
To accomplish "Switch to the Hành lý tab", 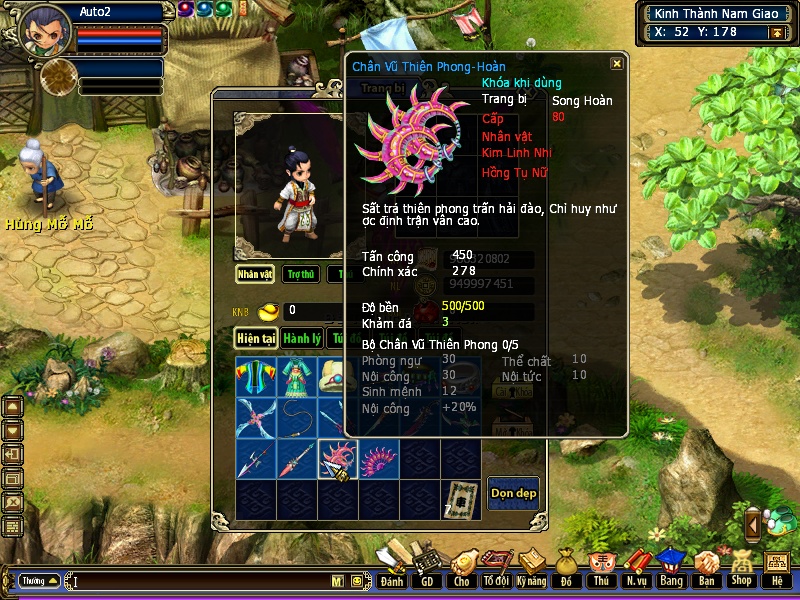I will click(x=301, y=338).
